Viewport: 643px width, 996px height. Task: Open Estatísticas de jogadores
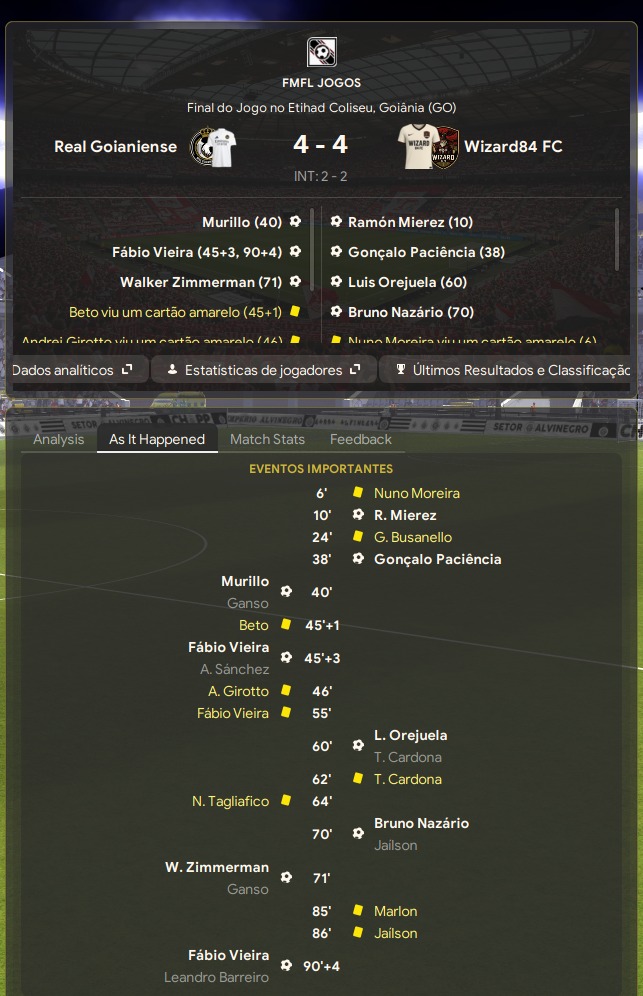tap(264, 370)
